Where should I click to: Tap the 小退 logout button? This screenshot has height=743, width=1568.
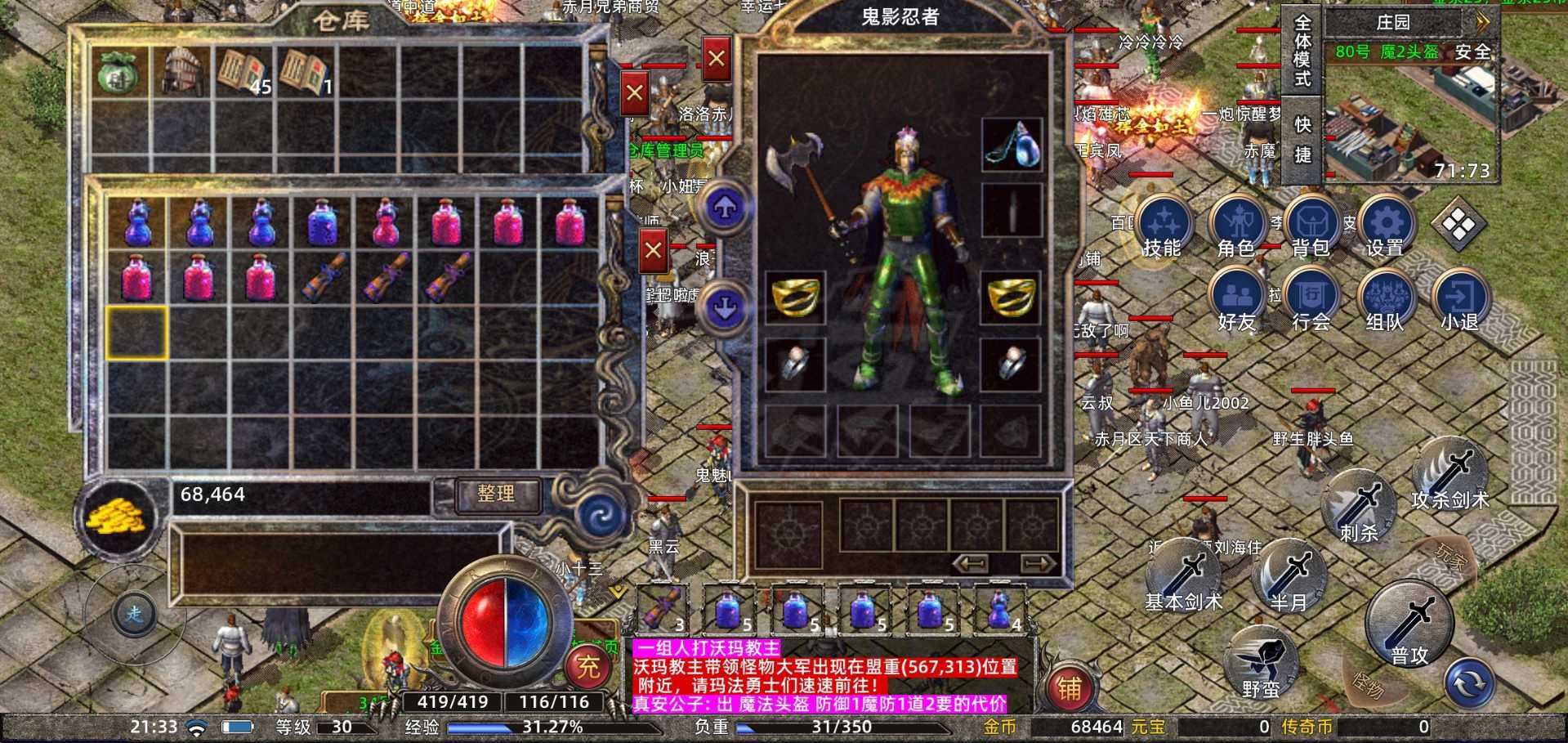pos(1459,299)
